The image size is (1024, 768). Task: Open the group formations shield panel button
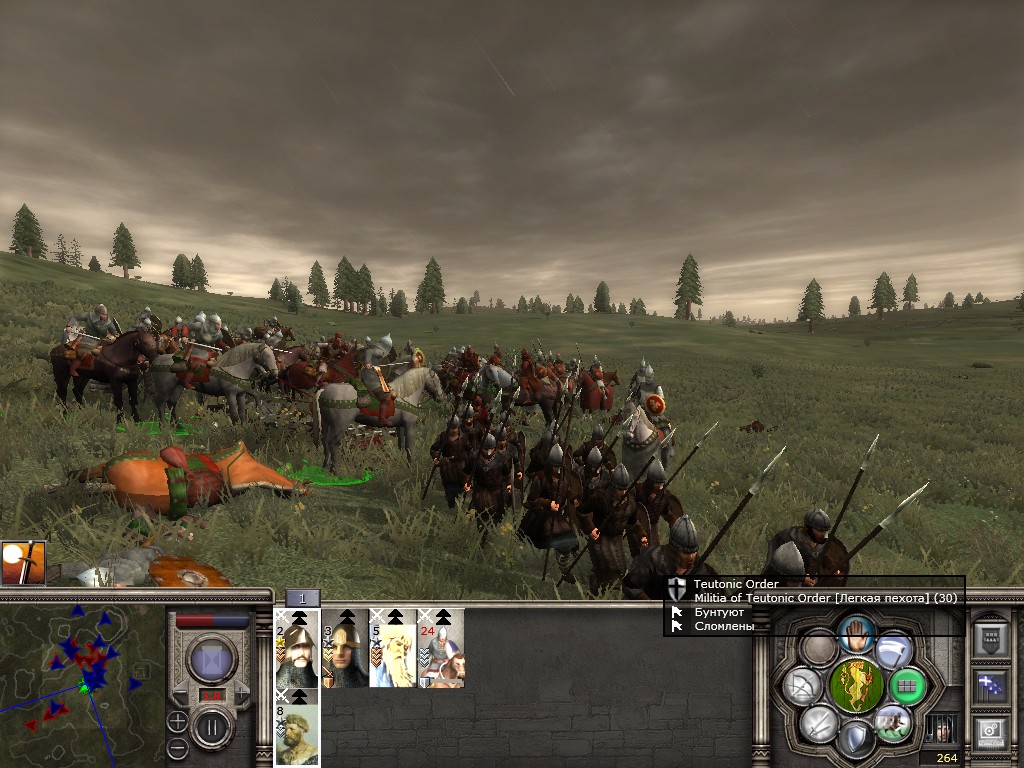tap(990, 639)
